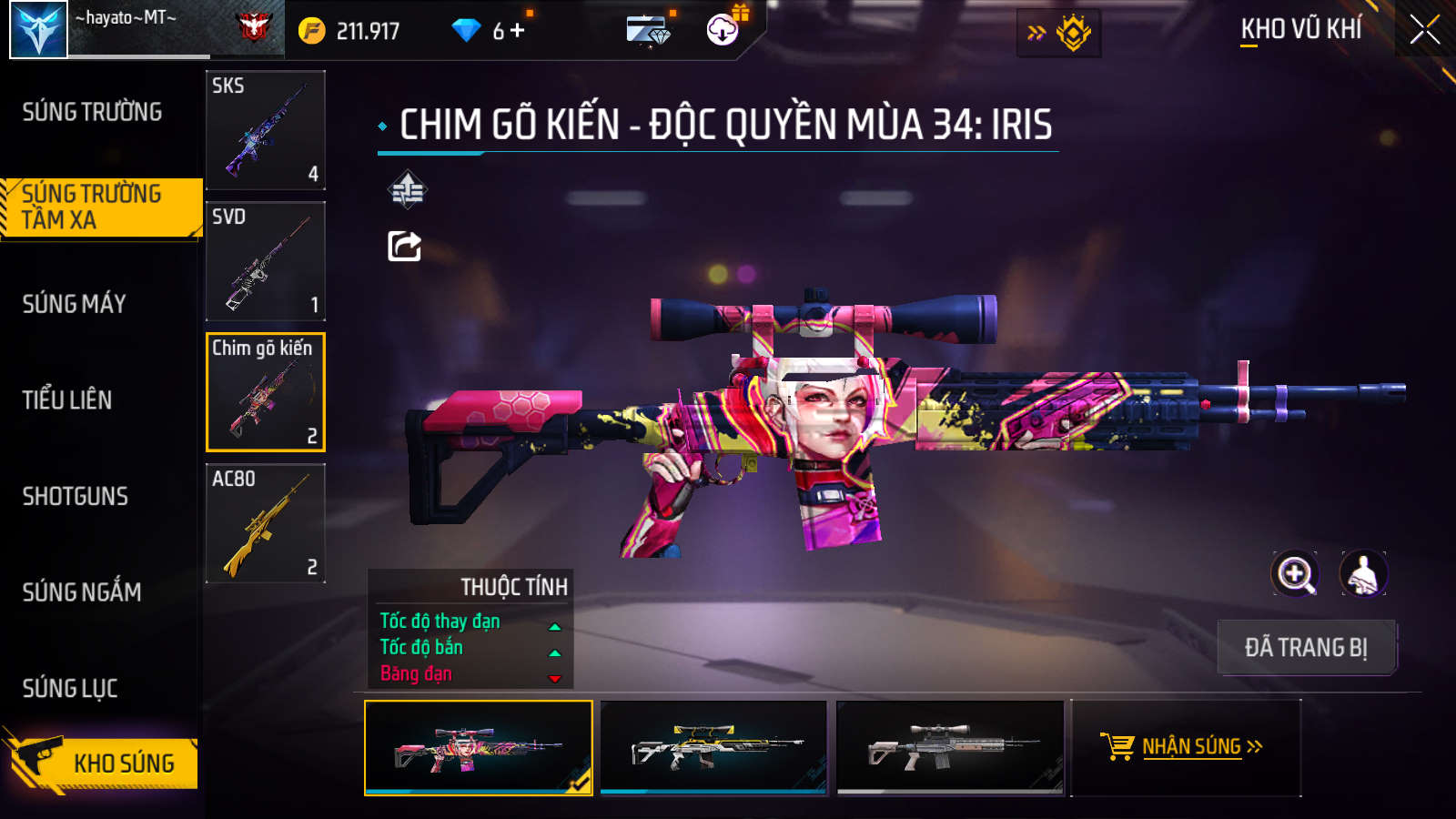Viewport: 1456px width, 819px height.
Task: Select the SVD weapon slot
Action: coord(266,261)
